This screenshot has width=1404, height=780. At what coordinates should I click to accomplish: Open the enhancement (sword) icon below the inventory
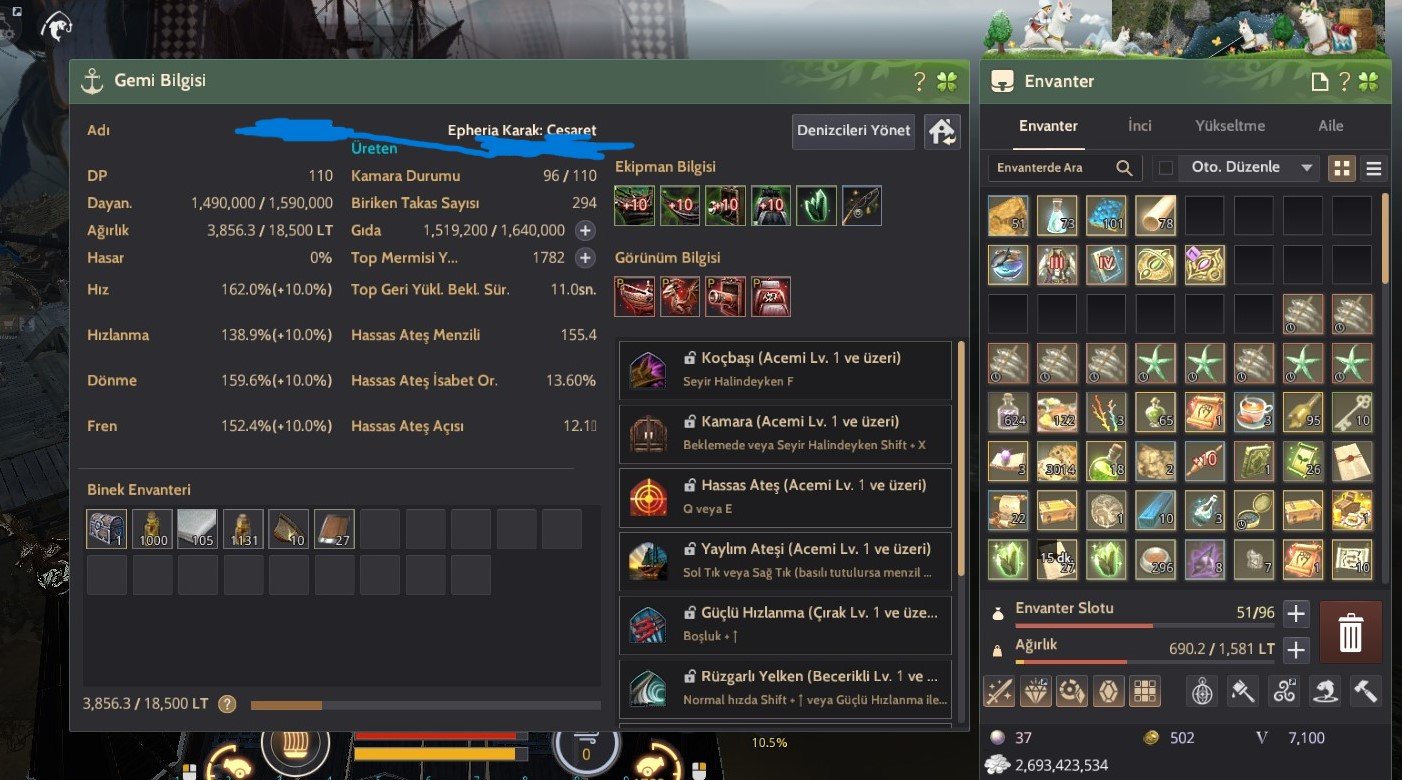click(998, 690)
